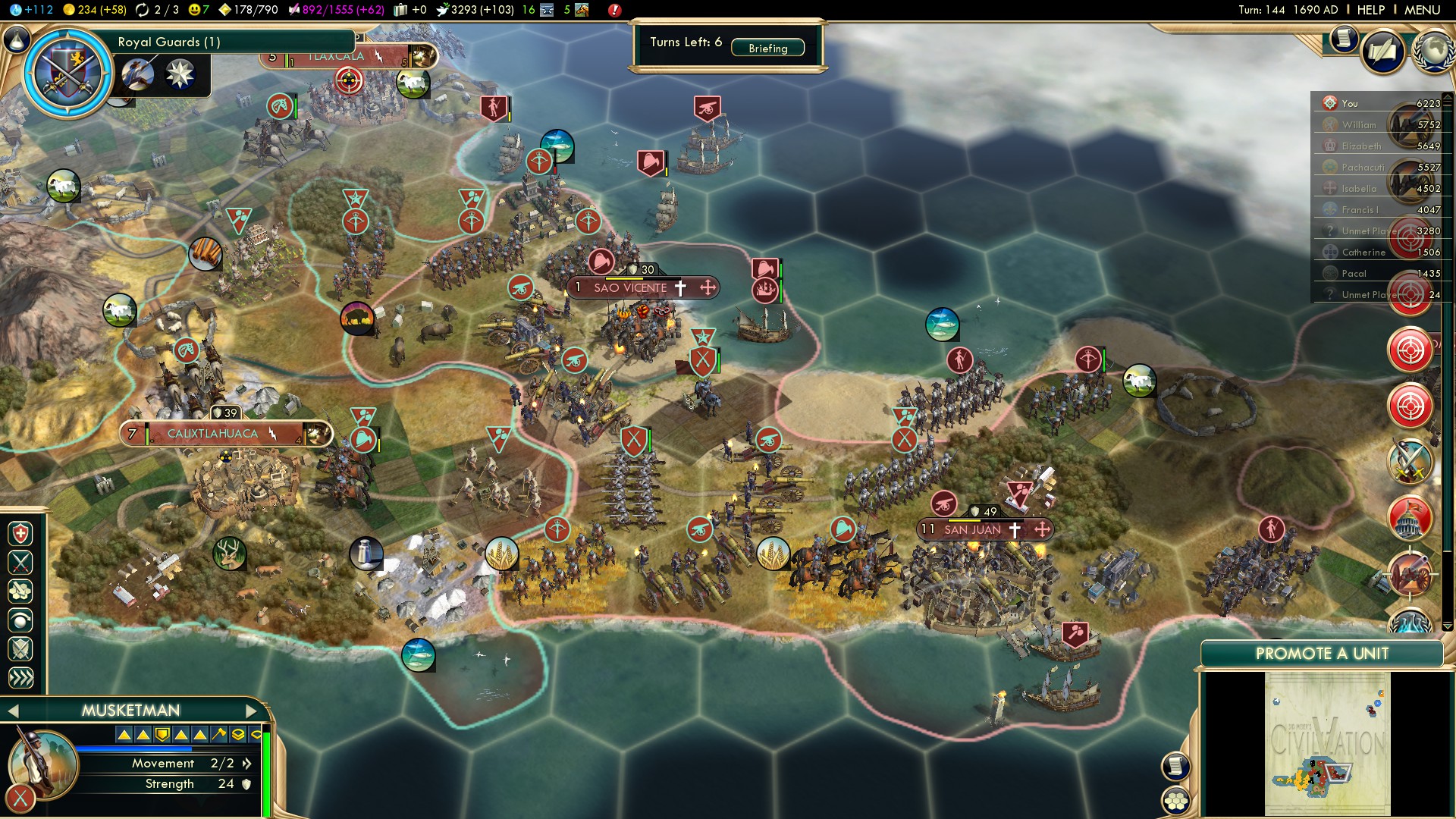Open the MENU in the top bar
1456x819 pixels.
1422,10
